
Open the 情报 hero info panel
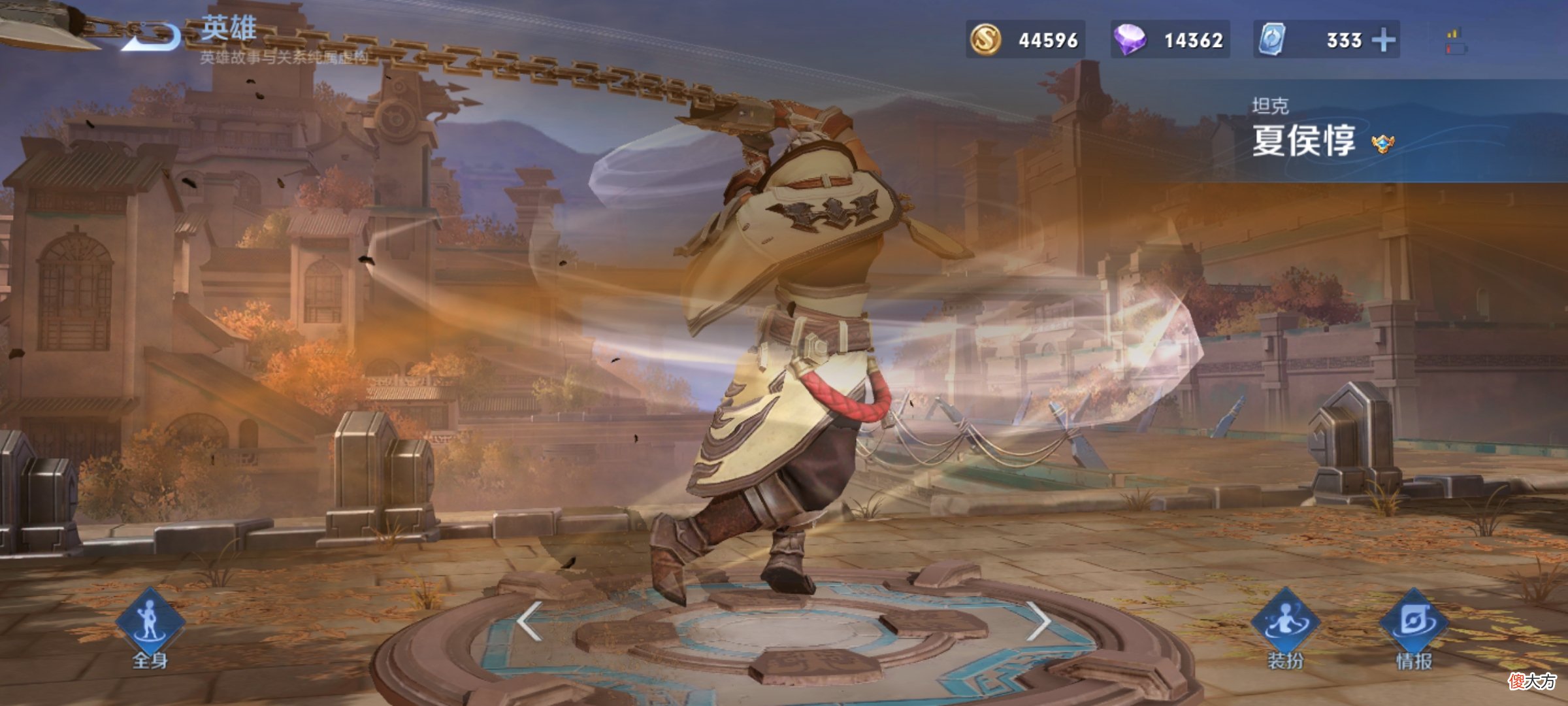coord(1414,624)
